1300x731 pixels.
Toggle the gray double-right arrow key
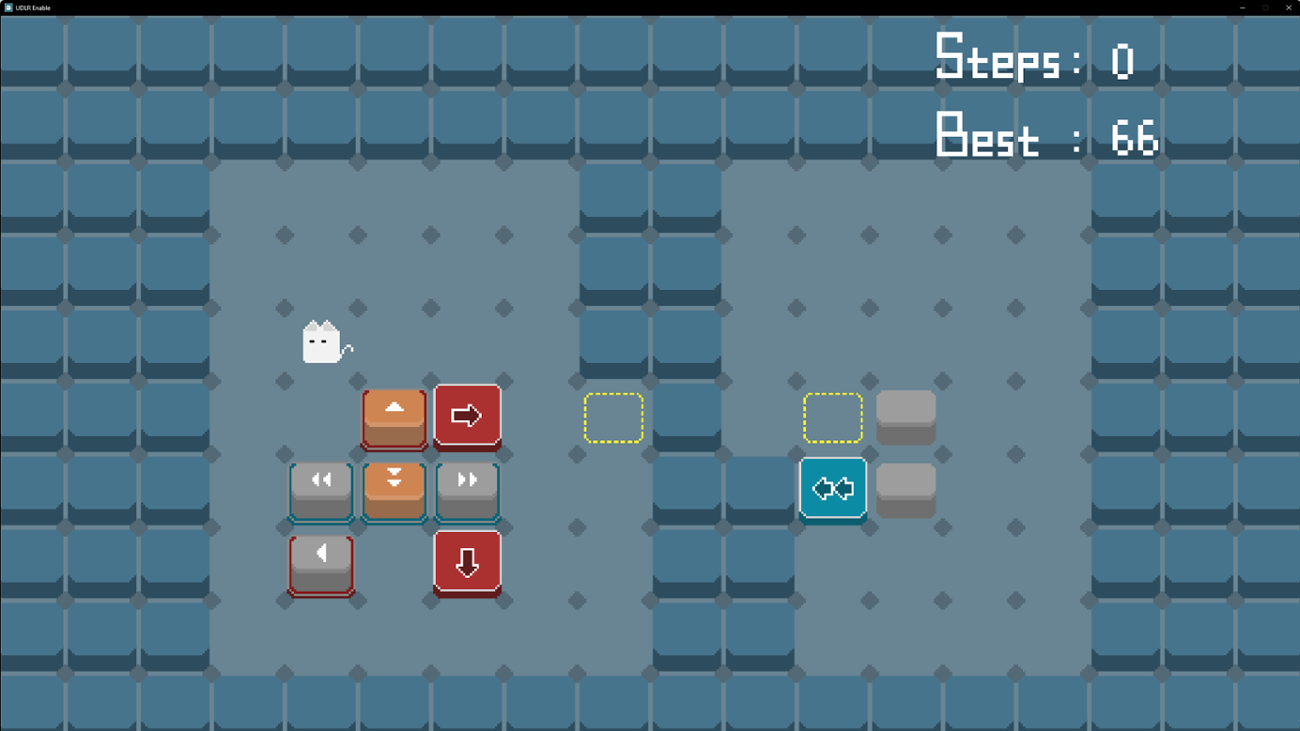tap(466, 489)
